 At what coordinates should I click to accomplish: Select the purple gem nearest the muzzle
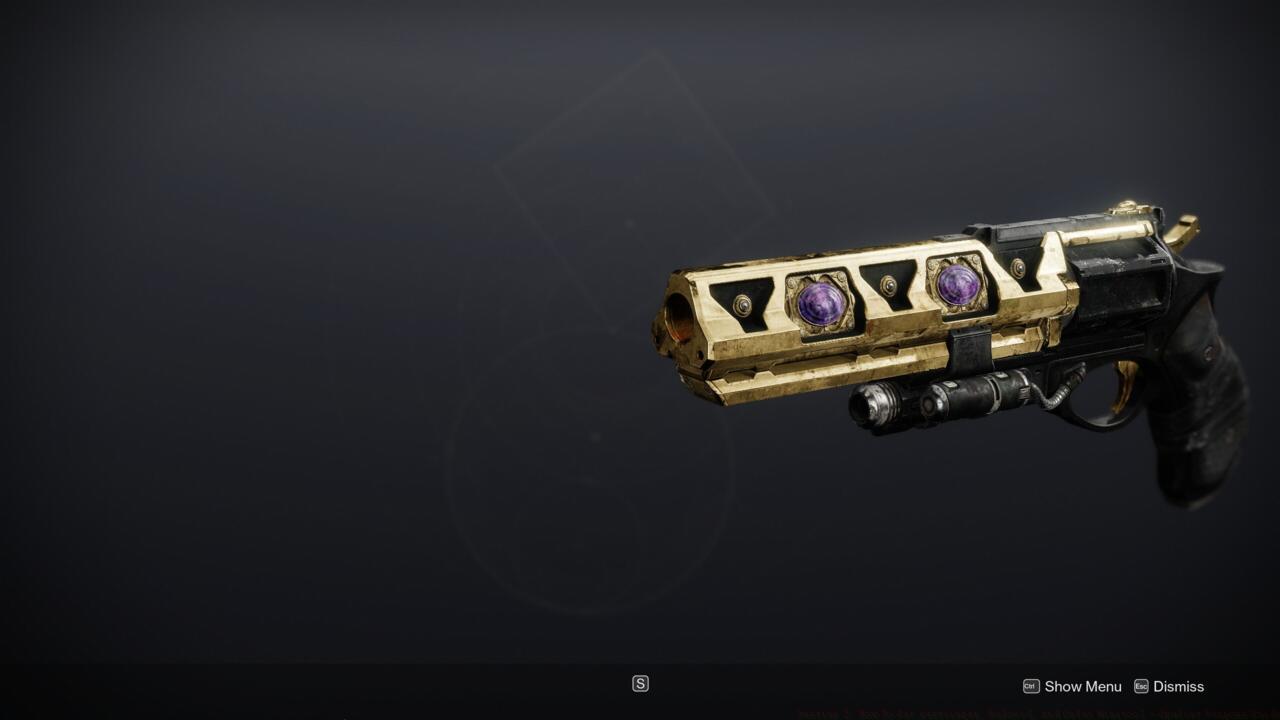(x=820, y=307)
